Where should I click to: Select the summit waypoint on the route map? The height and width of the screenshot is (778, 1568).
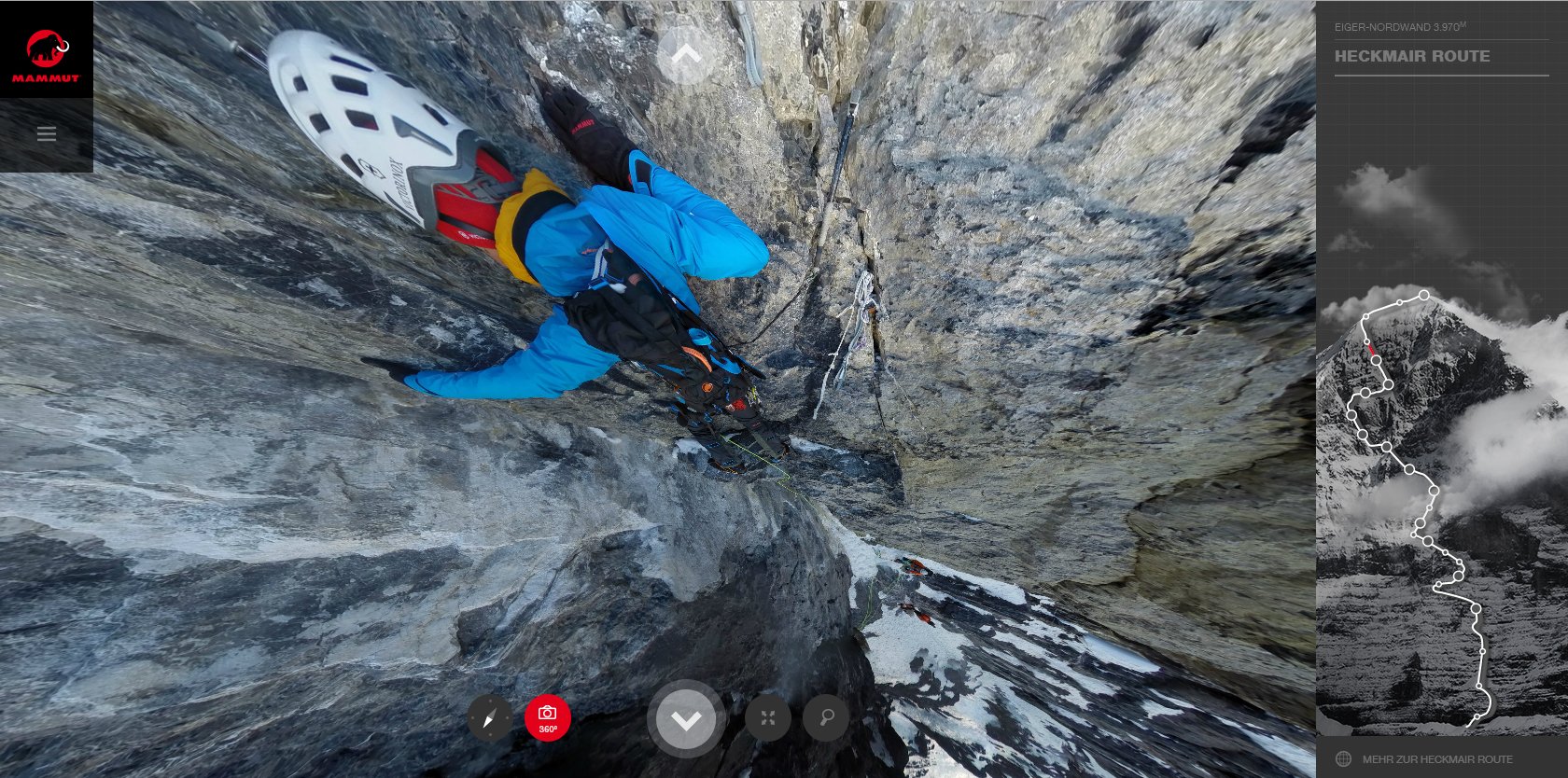point(1424,296)
